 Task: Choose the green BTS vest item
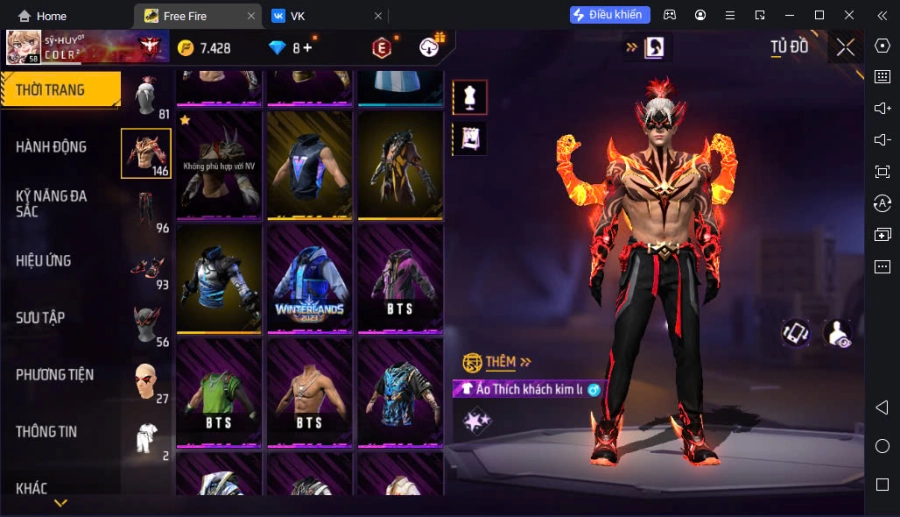pos(219,393)
